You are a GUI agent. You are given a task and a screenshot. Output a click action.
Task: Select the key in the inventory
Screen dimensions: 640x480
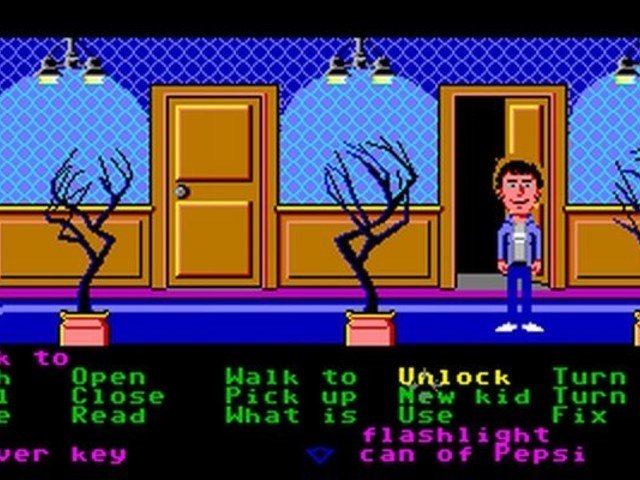tap(62, 454)
